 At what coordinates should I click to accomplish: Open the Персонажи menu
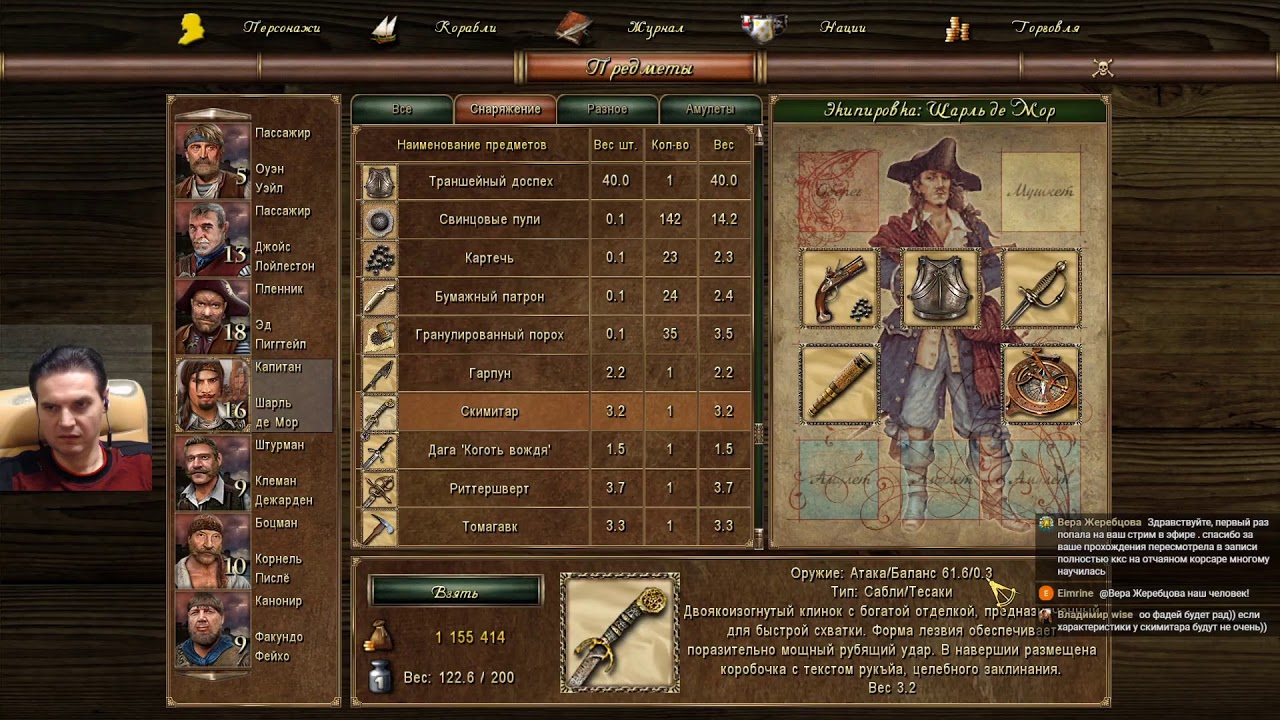tap(281, 28)
